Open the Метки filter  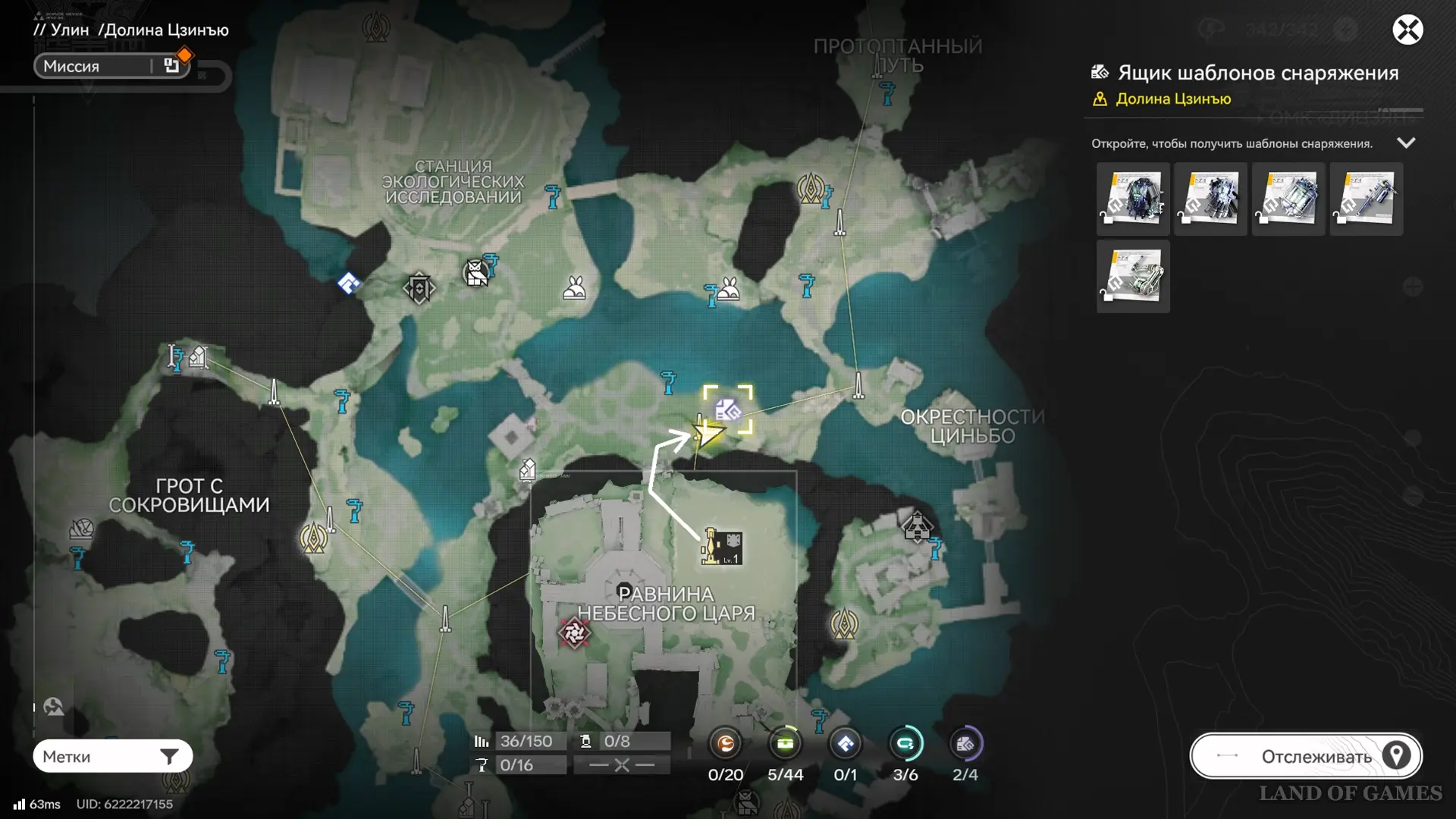click(x=112, y=756)
